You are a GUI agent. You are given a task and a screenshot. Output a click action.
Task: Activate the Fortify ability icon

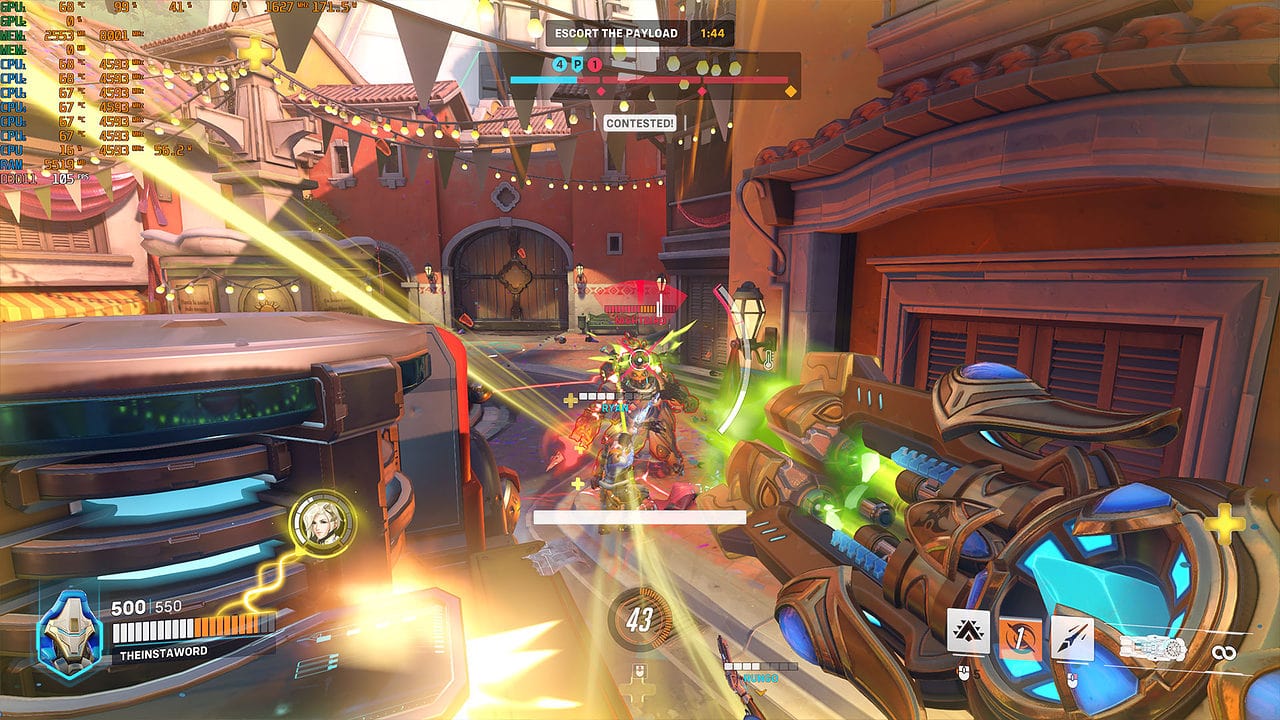pos(968,631)
